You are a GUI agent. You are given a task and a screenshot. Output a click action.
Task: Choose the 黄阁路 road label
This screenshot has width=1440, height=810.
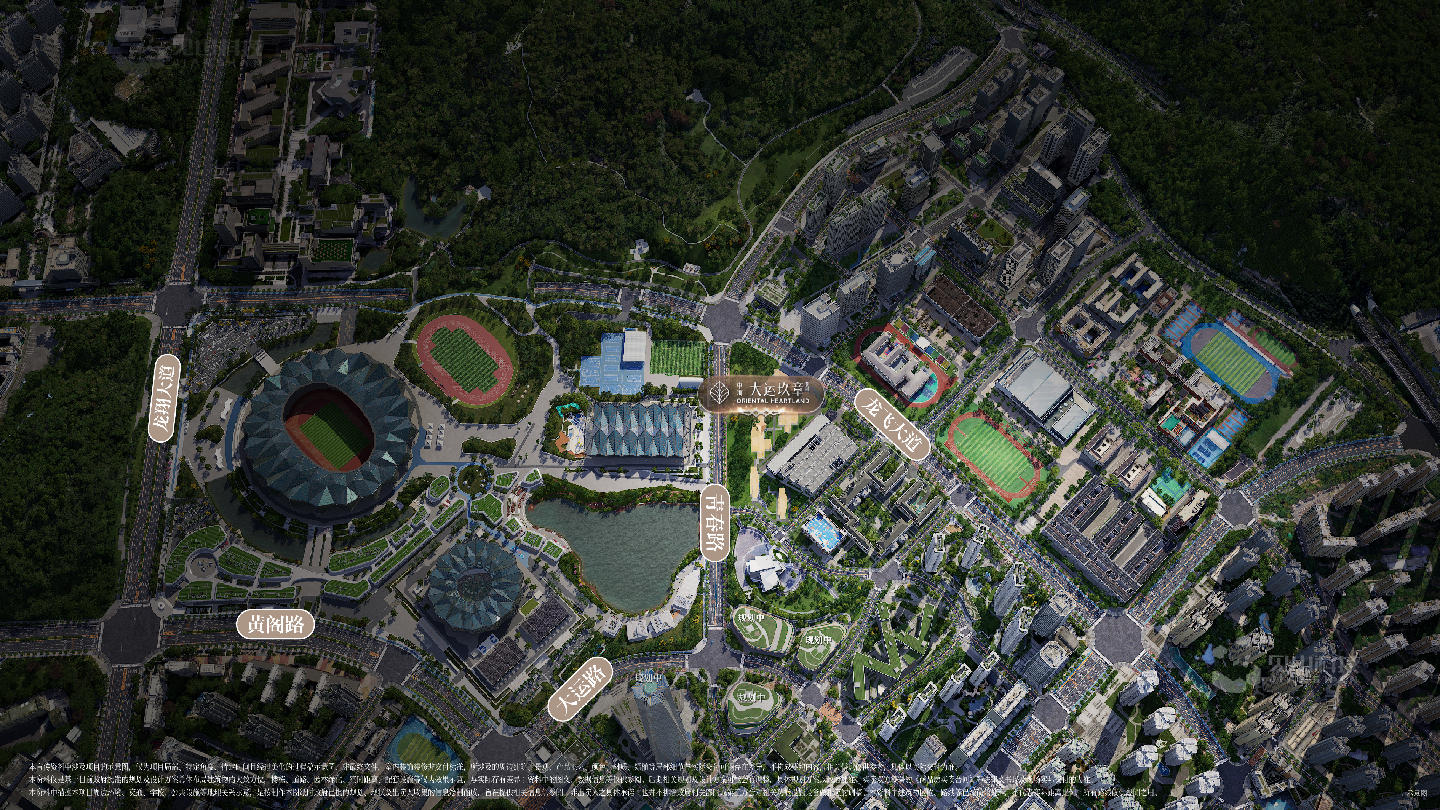pos(275,624)
